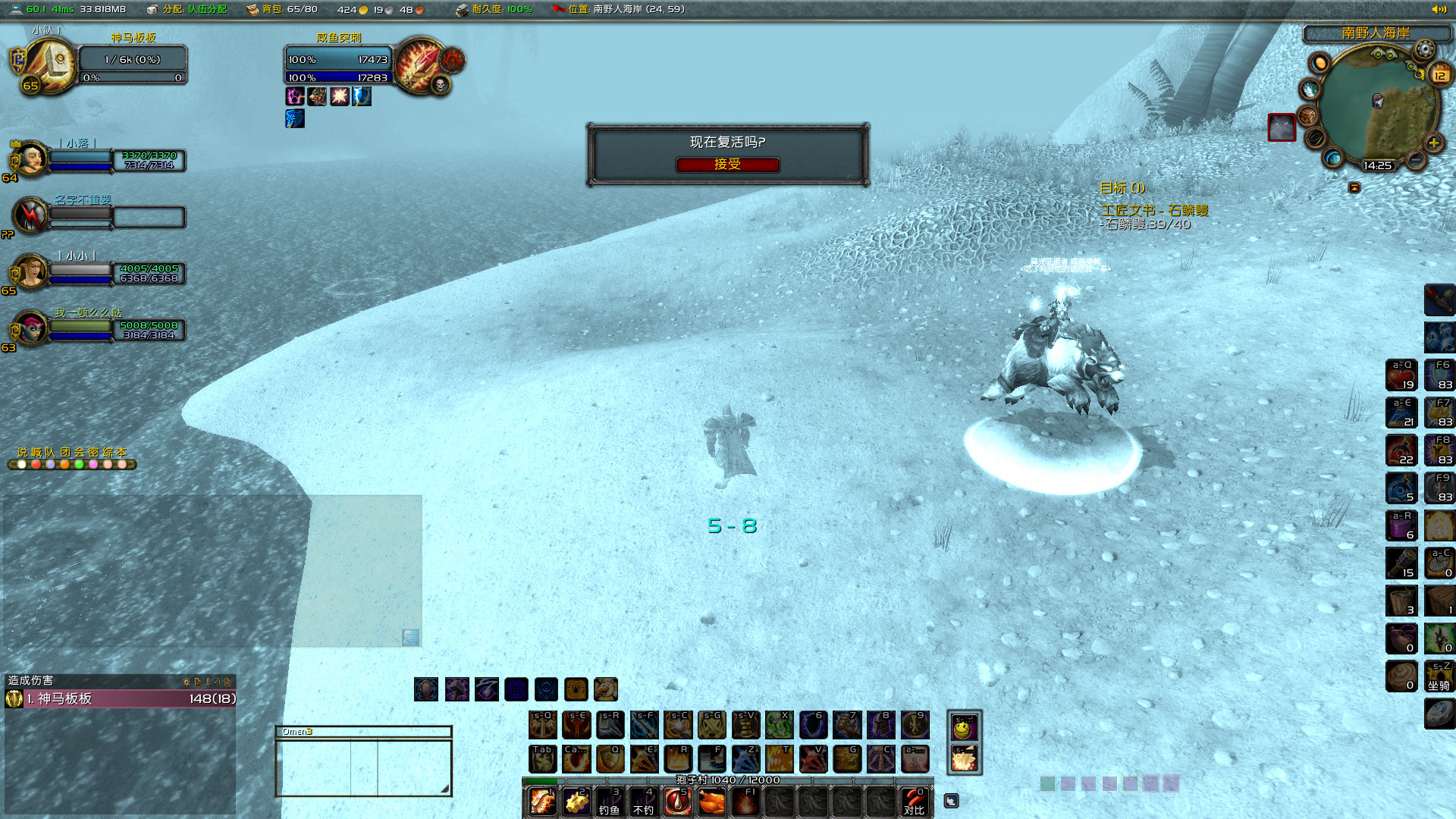Image resolution: width=1456 pixels, height=819 pixels.
Task: Toggle the 不钓 ability on slot 4
Action: click(642, 802)
